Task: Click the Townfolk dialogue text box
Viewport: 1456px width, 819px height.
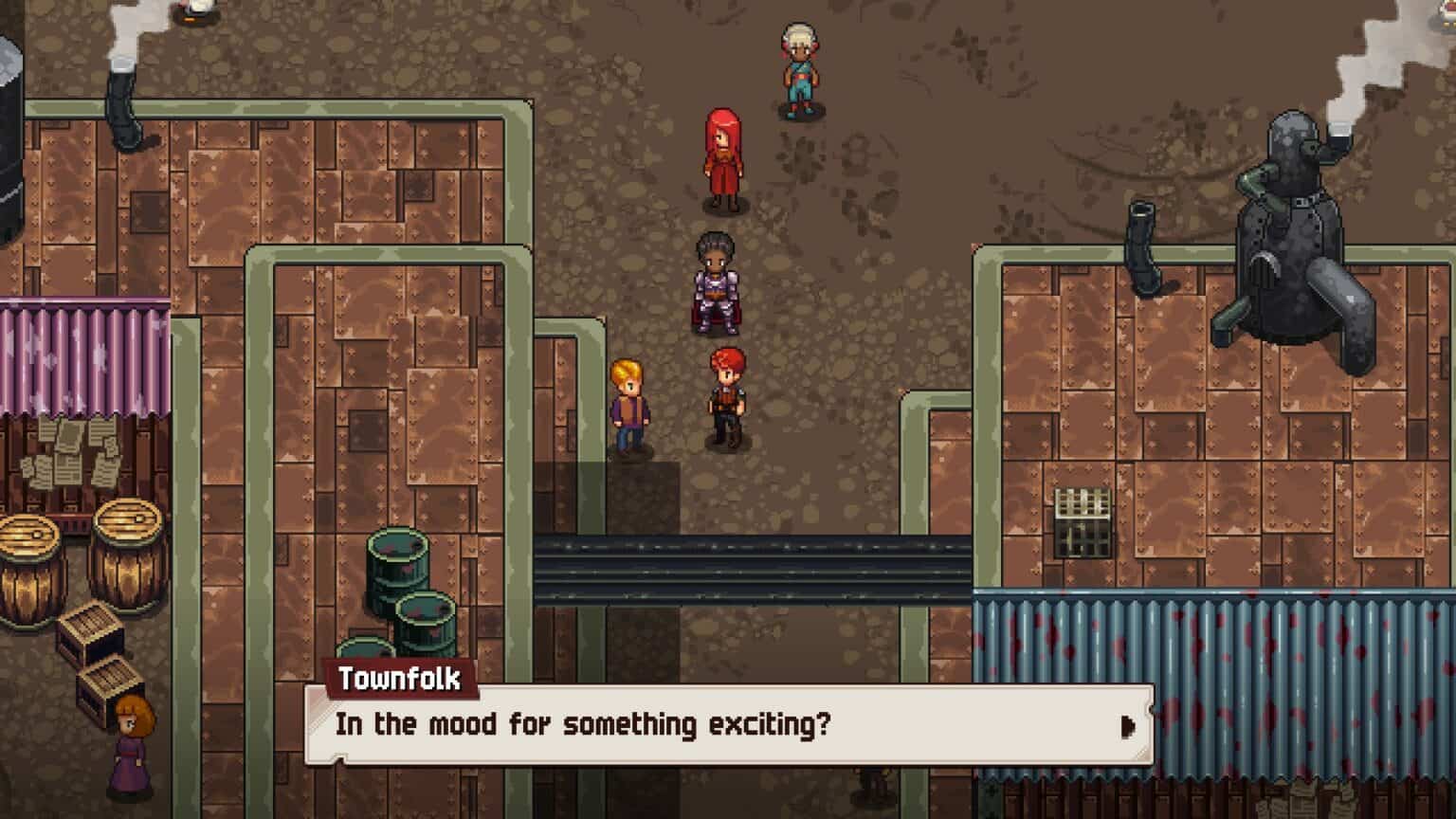Action: (x=728, y=725)
